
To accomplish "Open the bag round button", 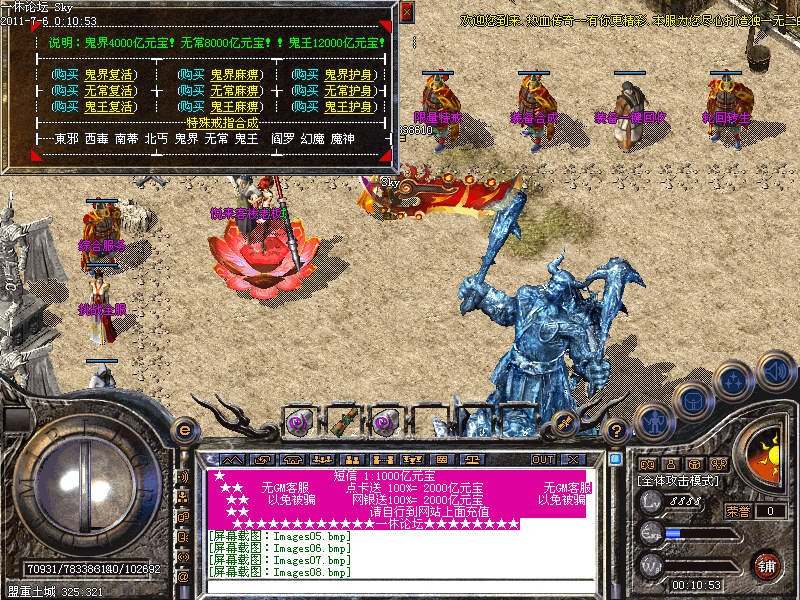I will click(x=691, y=401).
